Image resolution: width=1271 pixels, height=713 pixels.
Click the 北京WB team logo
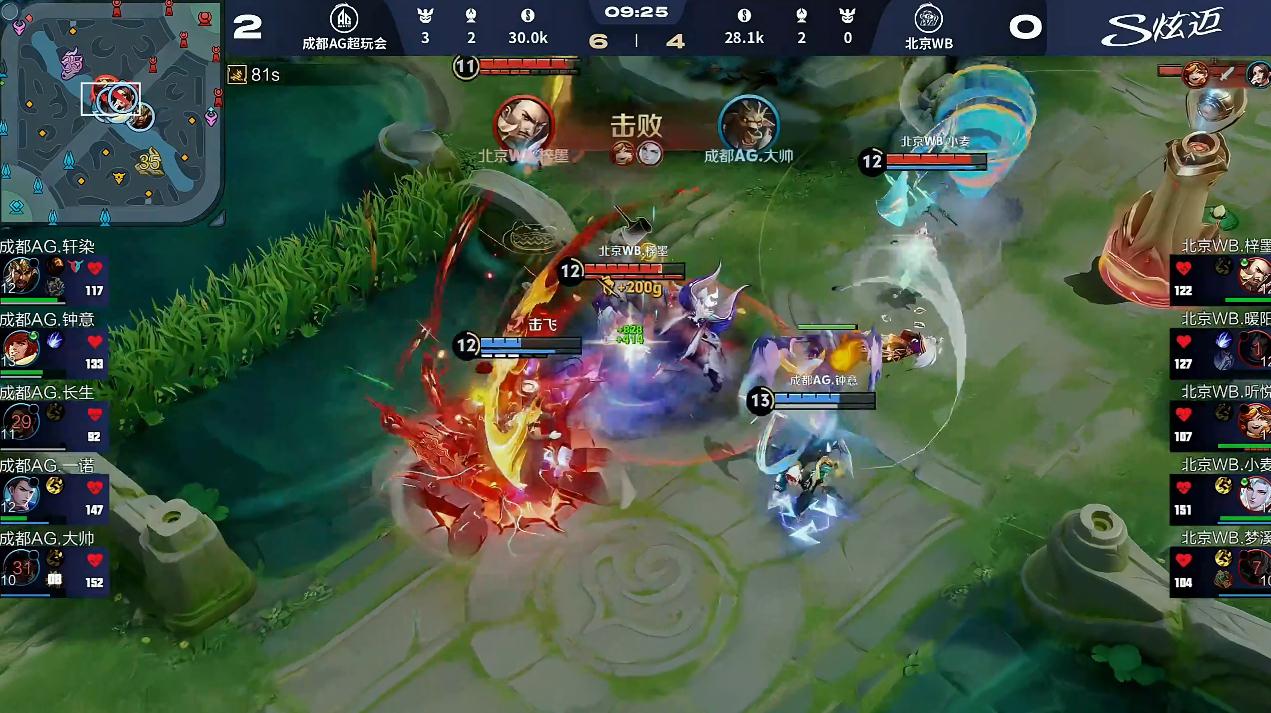click(928, 20)
